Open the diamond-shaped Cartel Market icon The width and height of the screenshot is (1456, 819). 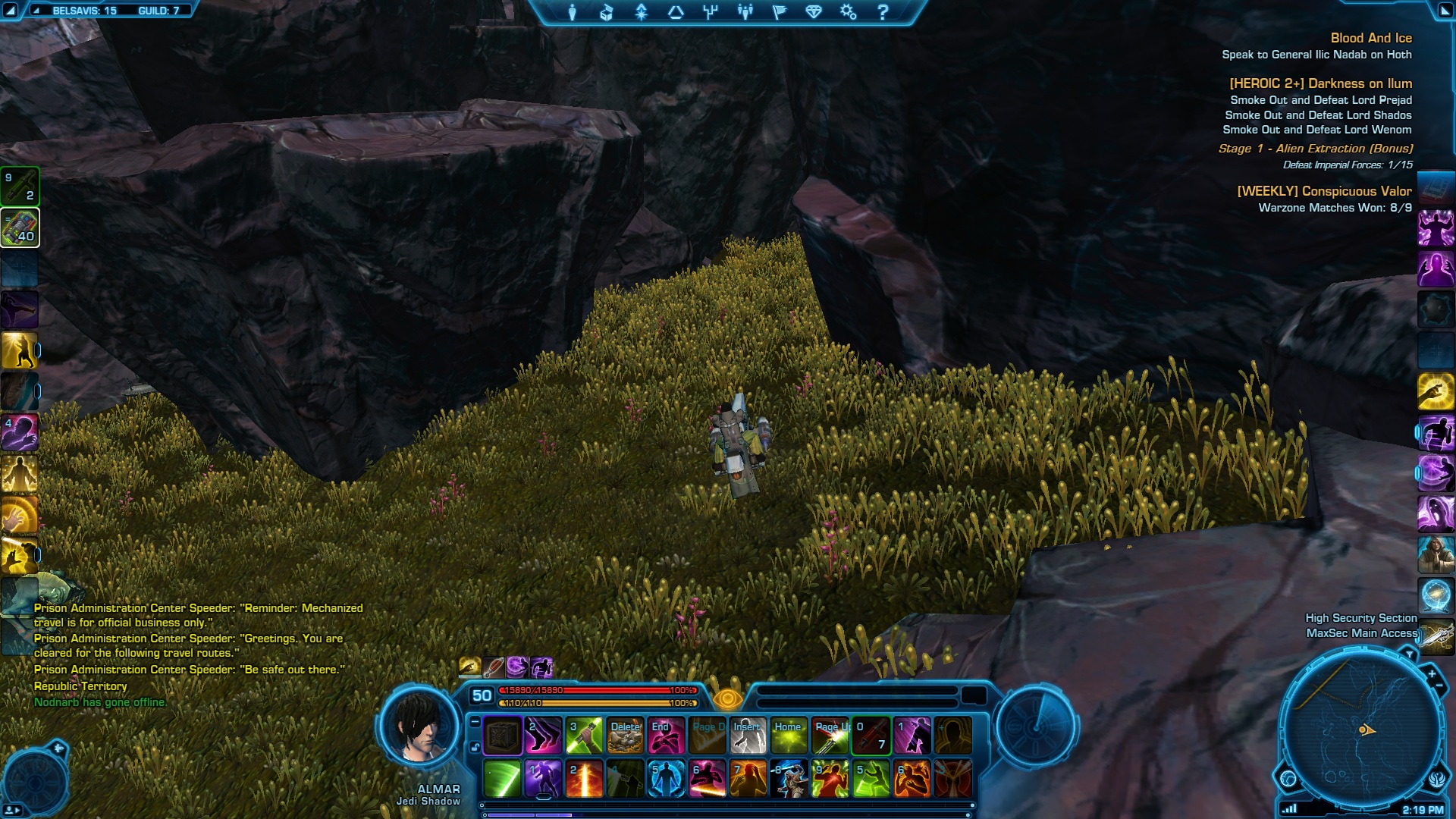pyautogui.click(x=814, y=12)
